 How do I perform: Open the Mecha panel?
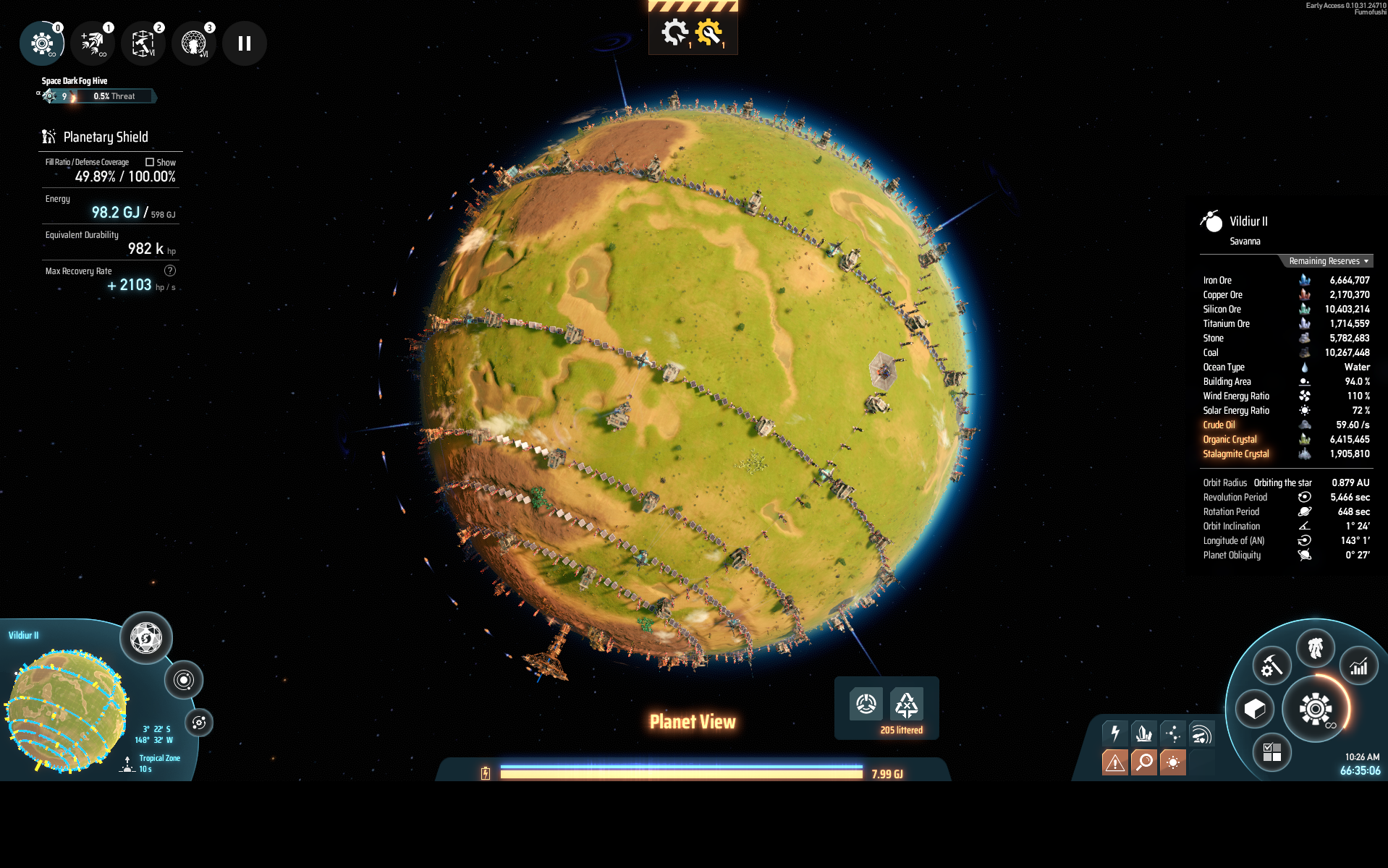(x=1316, y=649)
